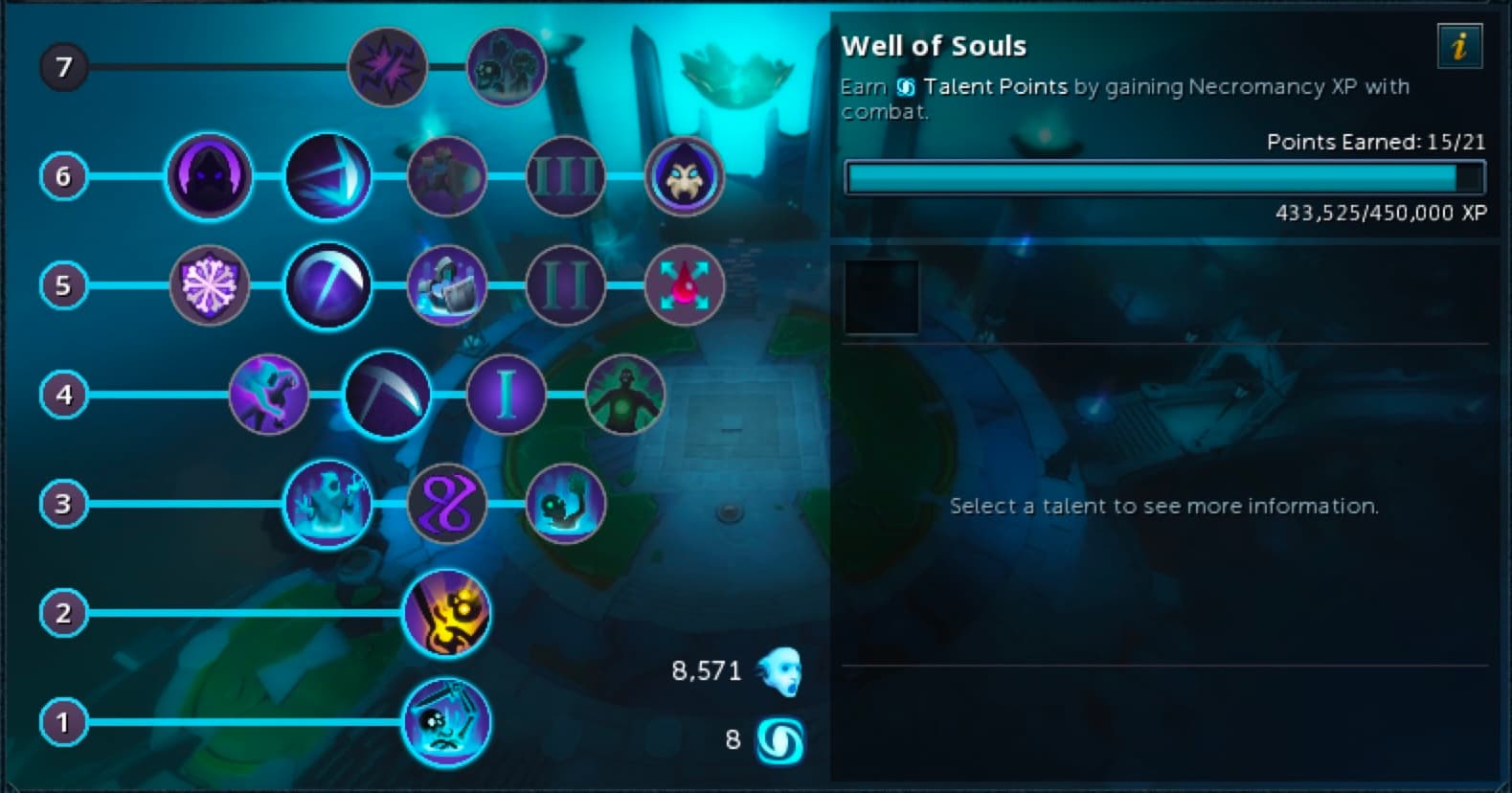Select the large silver scythe talent on tier 4

387,395
